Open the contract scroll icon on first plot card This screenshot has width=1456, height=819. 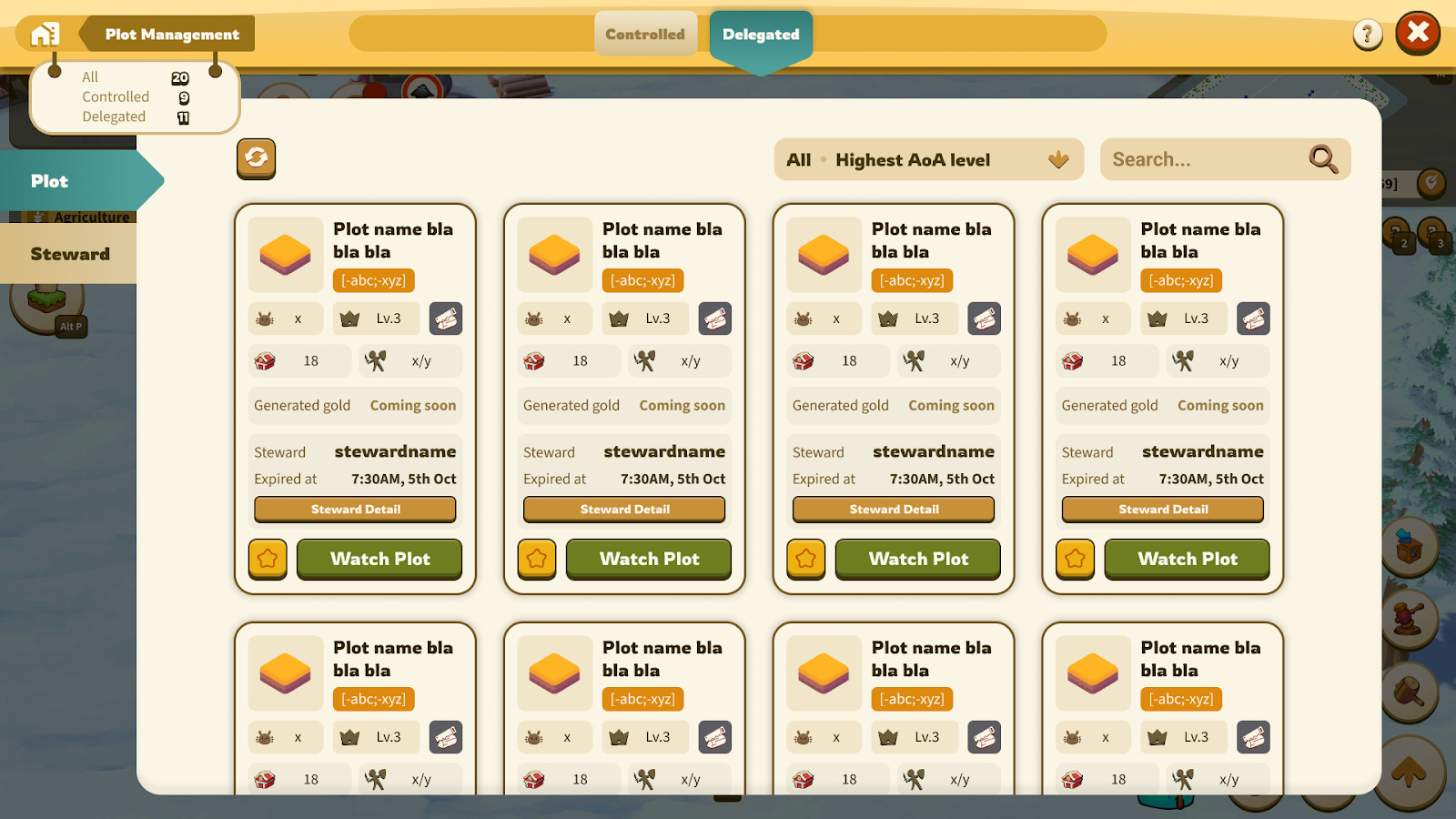[x=446, y=318]
